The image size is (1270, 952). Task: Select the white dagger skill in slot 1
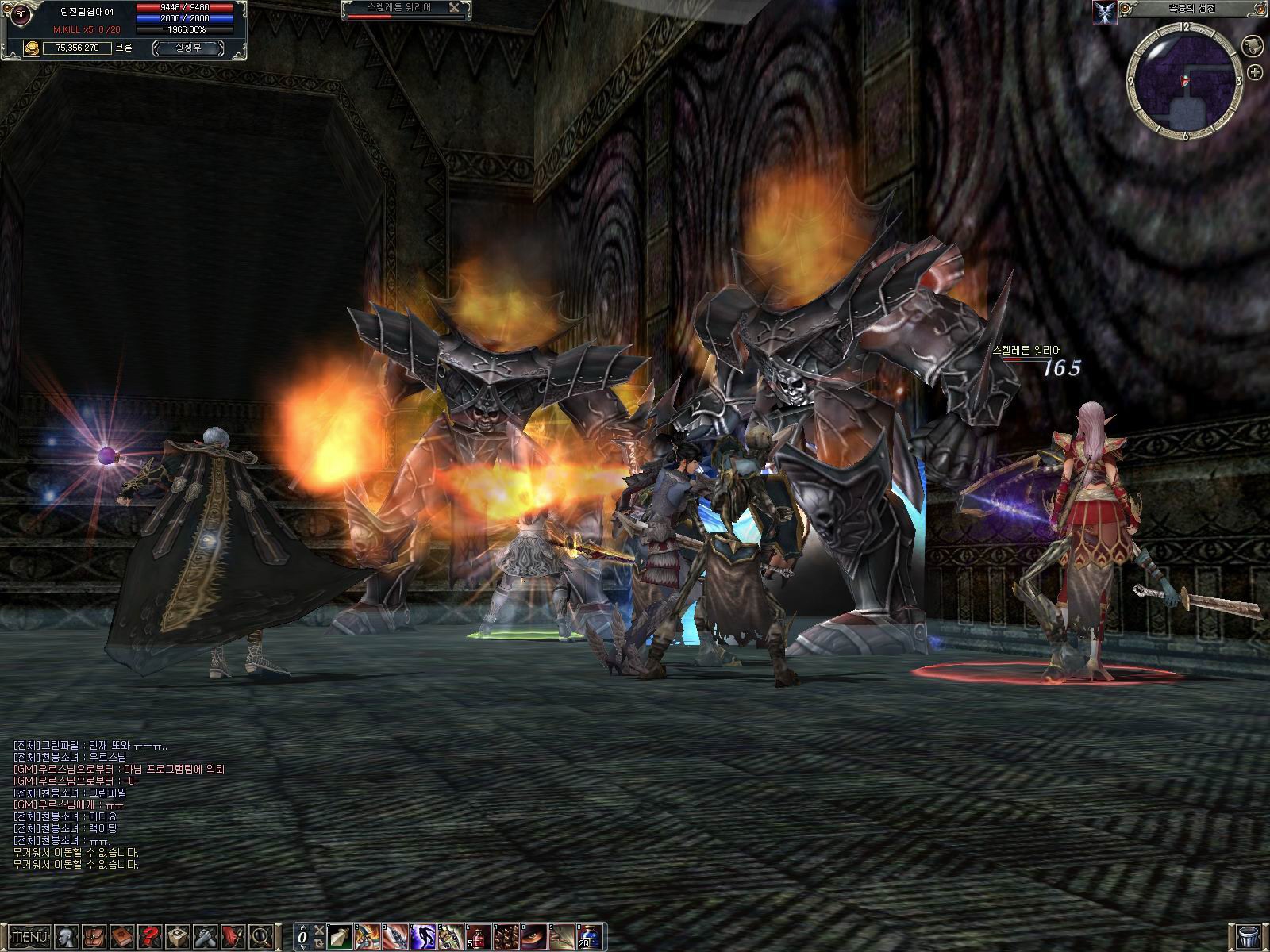[339, 936]
